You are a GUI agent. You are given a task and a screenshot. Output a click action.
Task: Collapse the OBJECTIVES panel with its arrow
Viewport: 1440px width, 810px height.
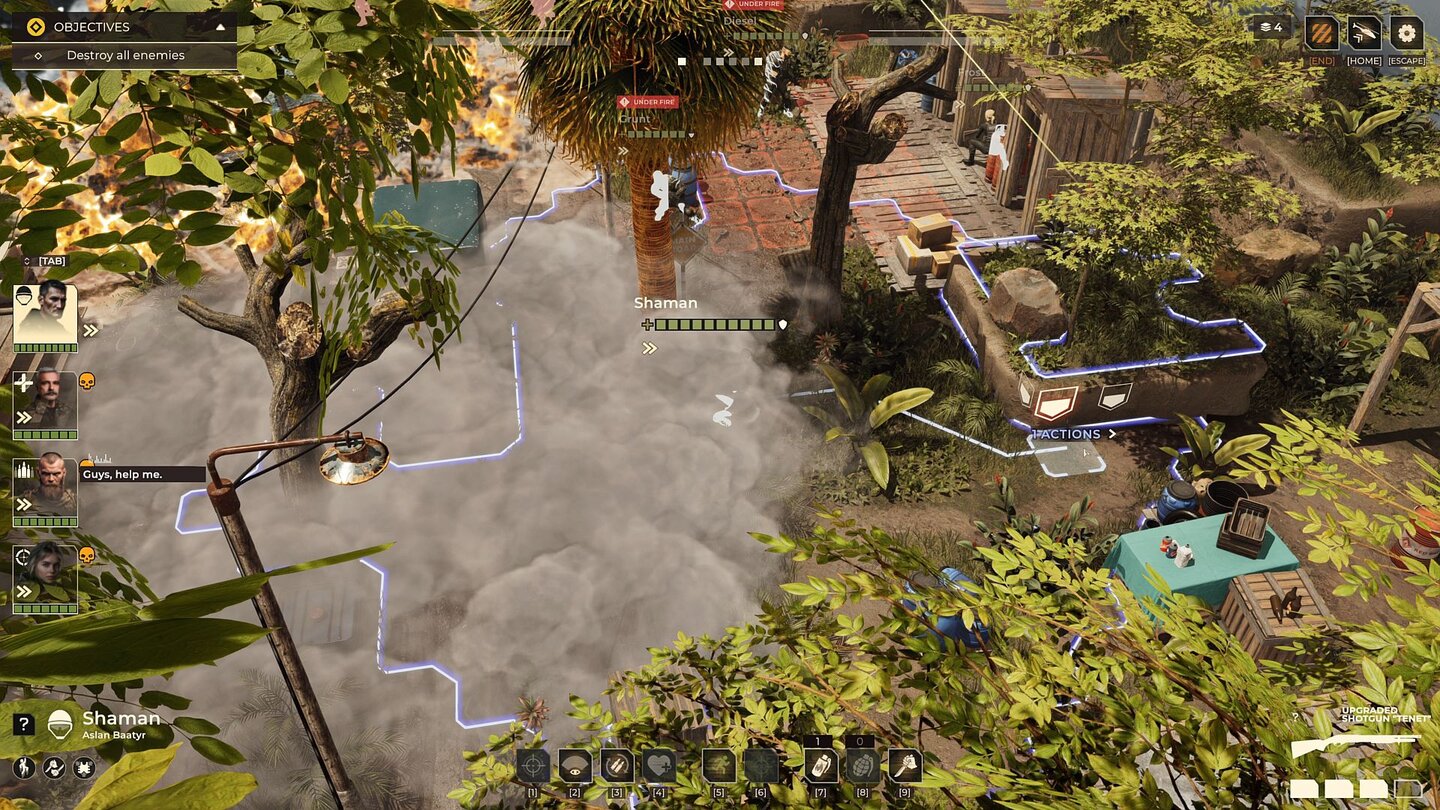point(222,27)
